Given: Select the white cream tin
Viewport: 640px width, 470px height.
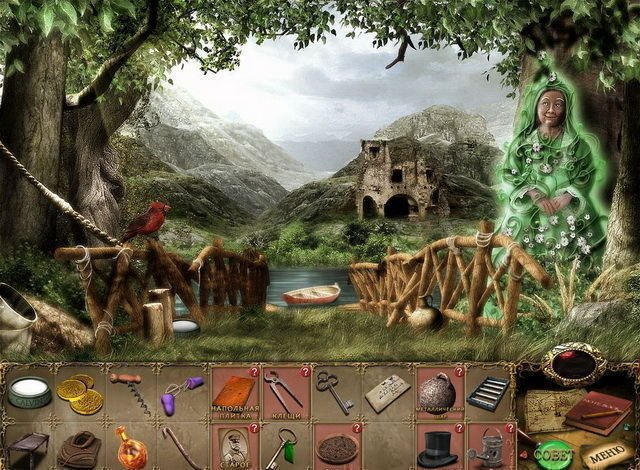Looking at the screenshot, I should (x=29, y=393).
